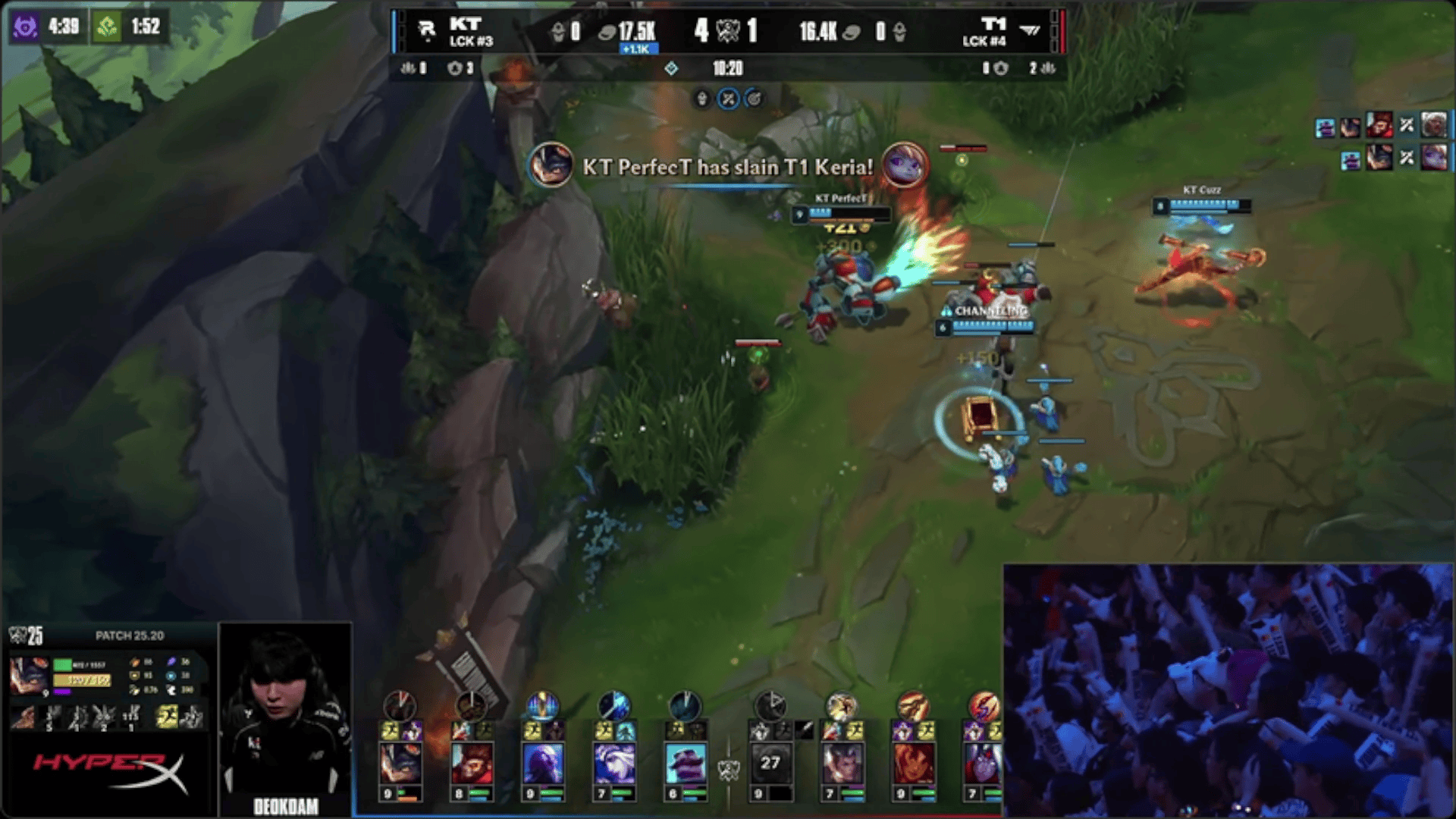Click the crowd camera feed

[x=1227, y=690]
